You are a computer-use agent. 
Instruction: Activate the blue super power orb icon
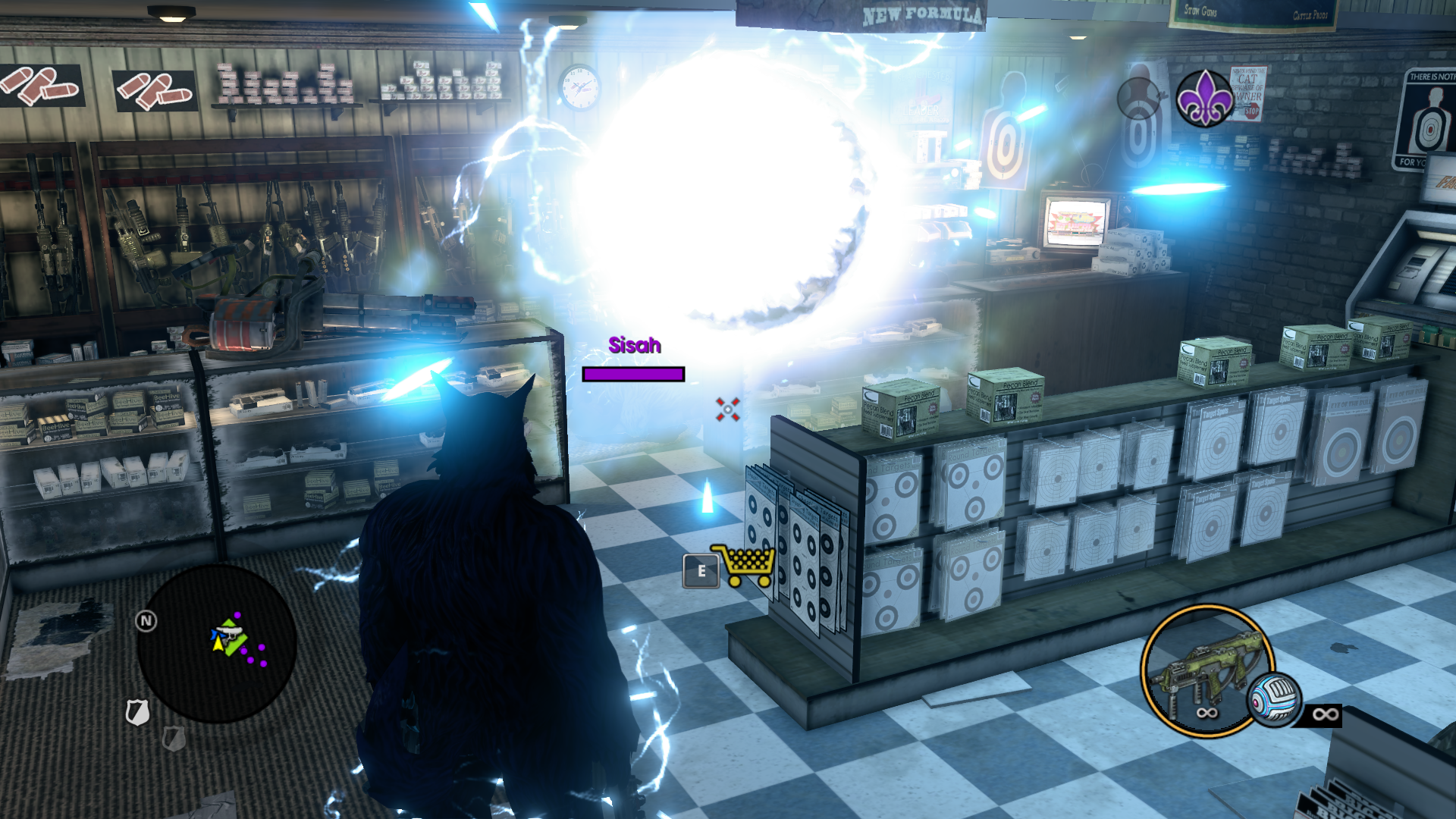pos(1275,699)
